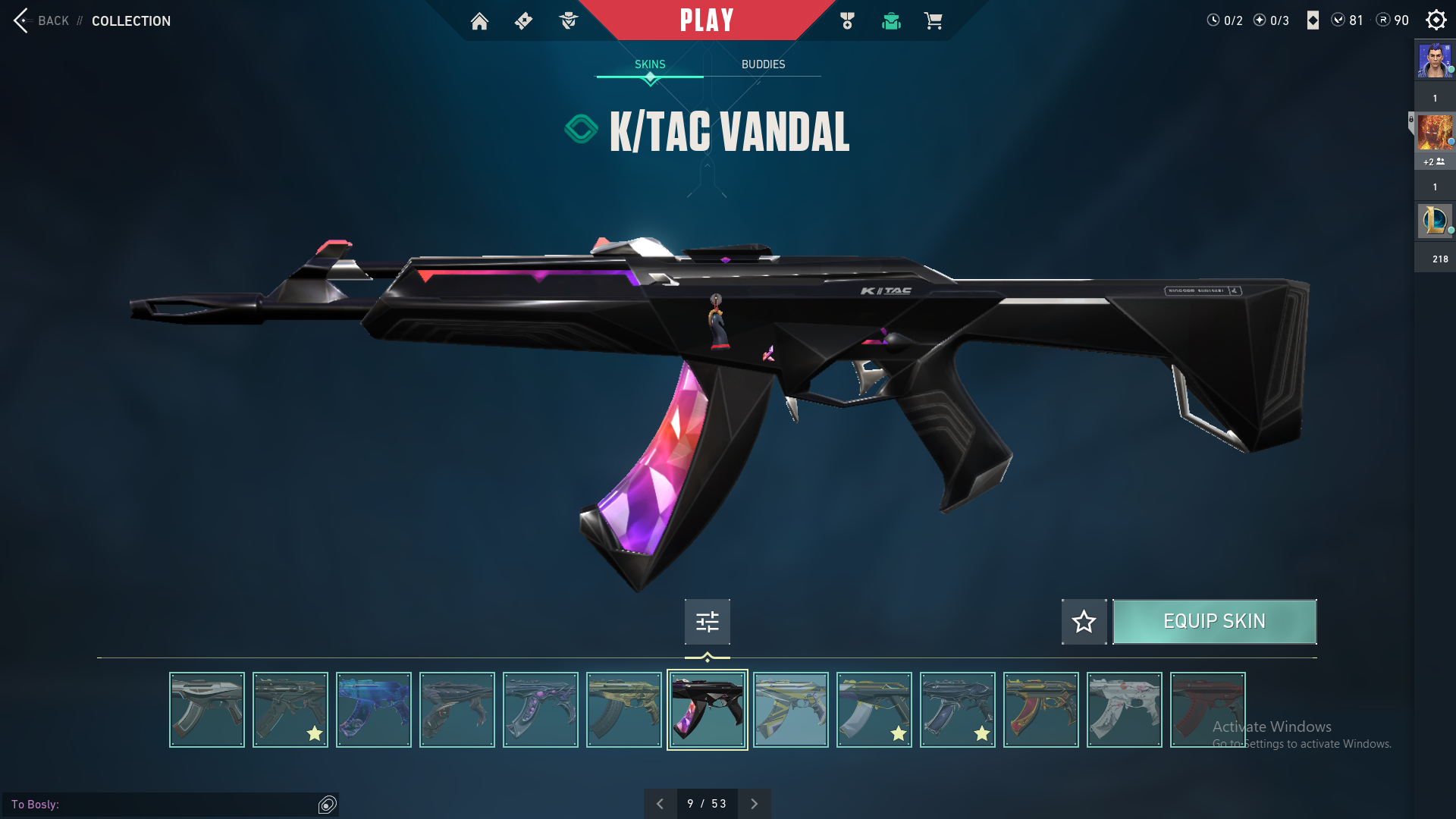The image size is (1456, 819).
Task: Equip the K/TAC Vandal skin
Action: (x=1214, y=622)
